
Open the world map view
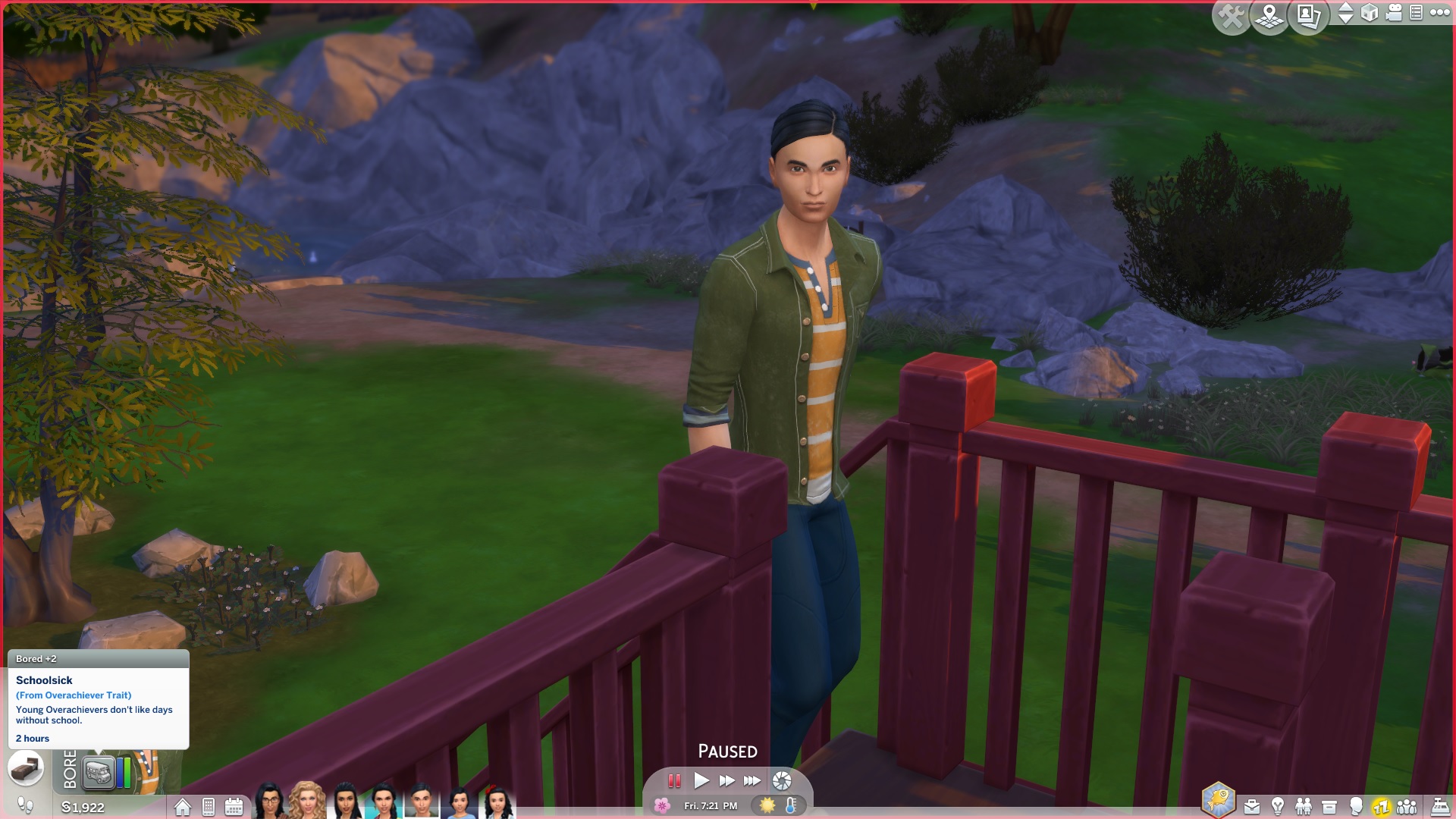pyautogui.click(x=1269, y=17)
